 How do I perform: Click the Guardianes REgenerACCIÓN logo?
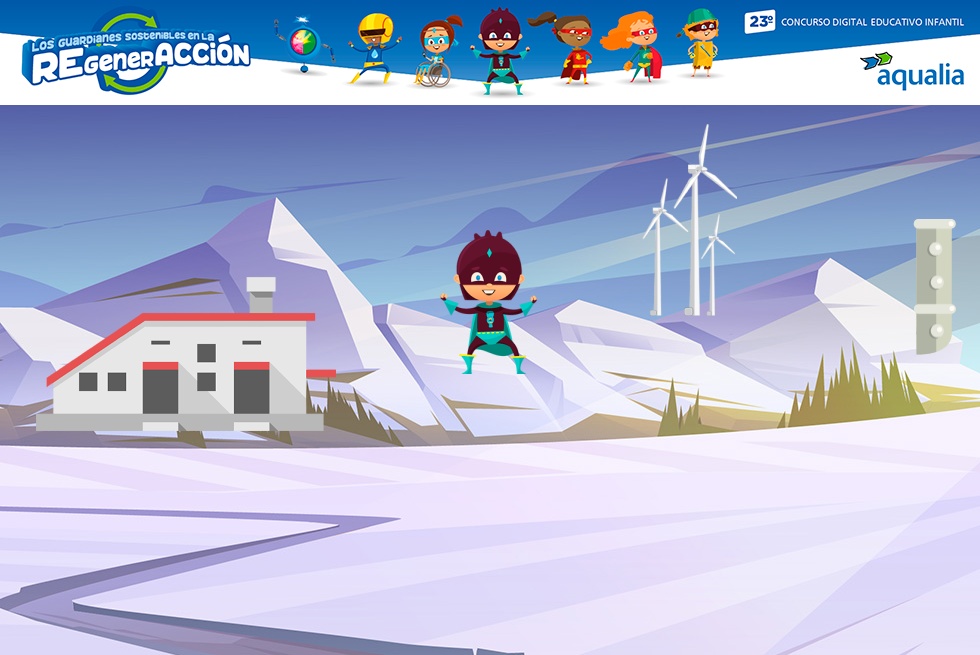pyautogui.click(x=136, y=55)
